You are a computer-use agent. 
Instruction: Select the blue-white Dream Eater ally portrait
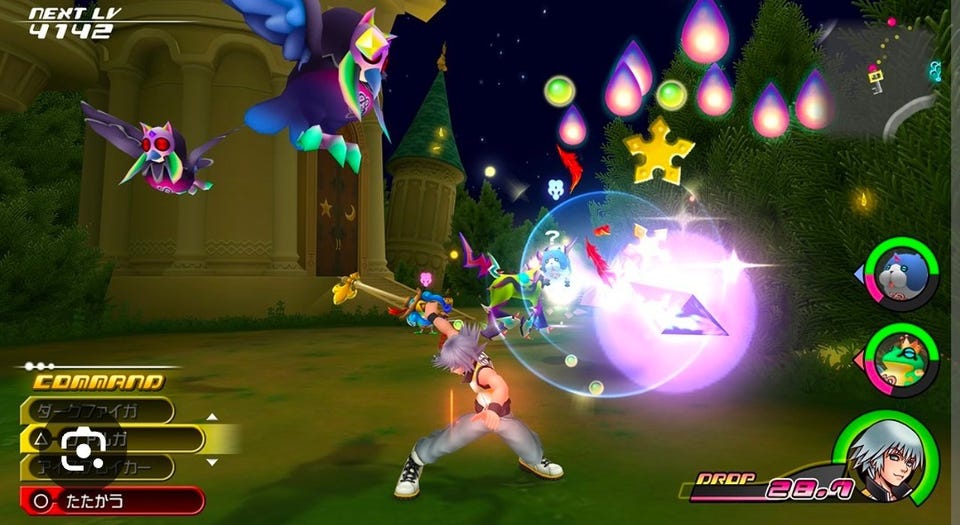click(902, 275)
